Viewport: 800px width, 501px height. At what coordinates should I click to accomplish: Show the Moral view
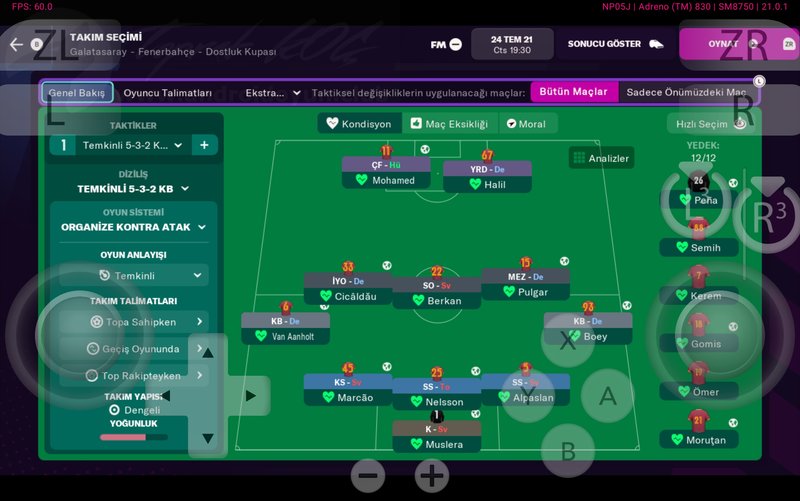[x=526, y=124]
